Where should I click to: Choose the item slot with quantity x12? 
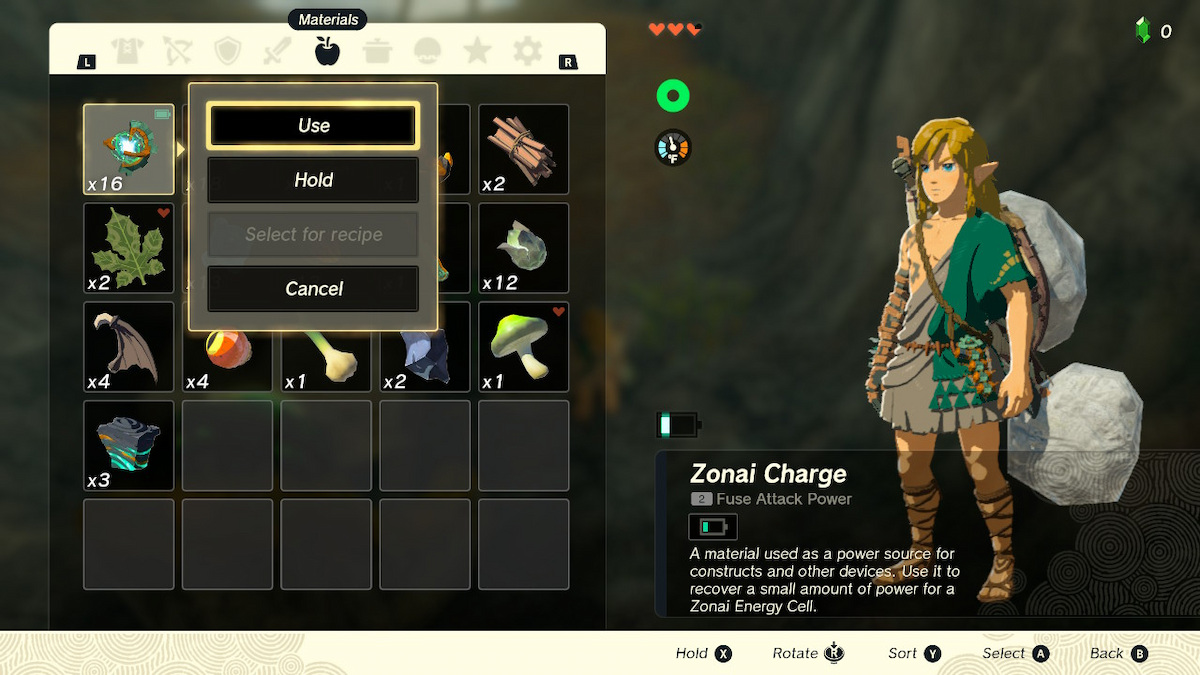(x=524, y=248)
